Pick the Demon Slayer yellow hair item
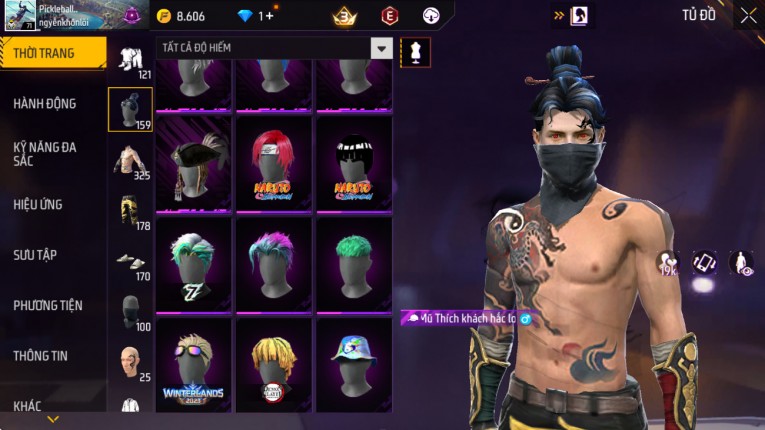Viewport: 765px width, 430px height. (x=274, y=365)
